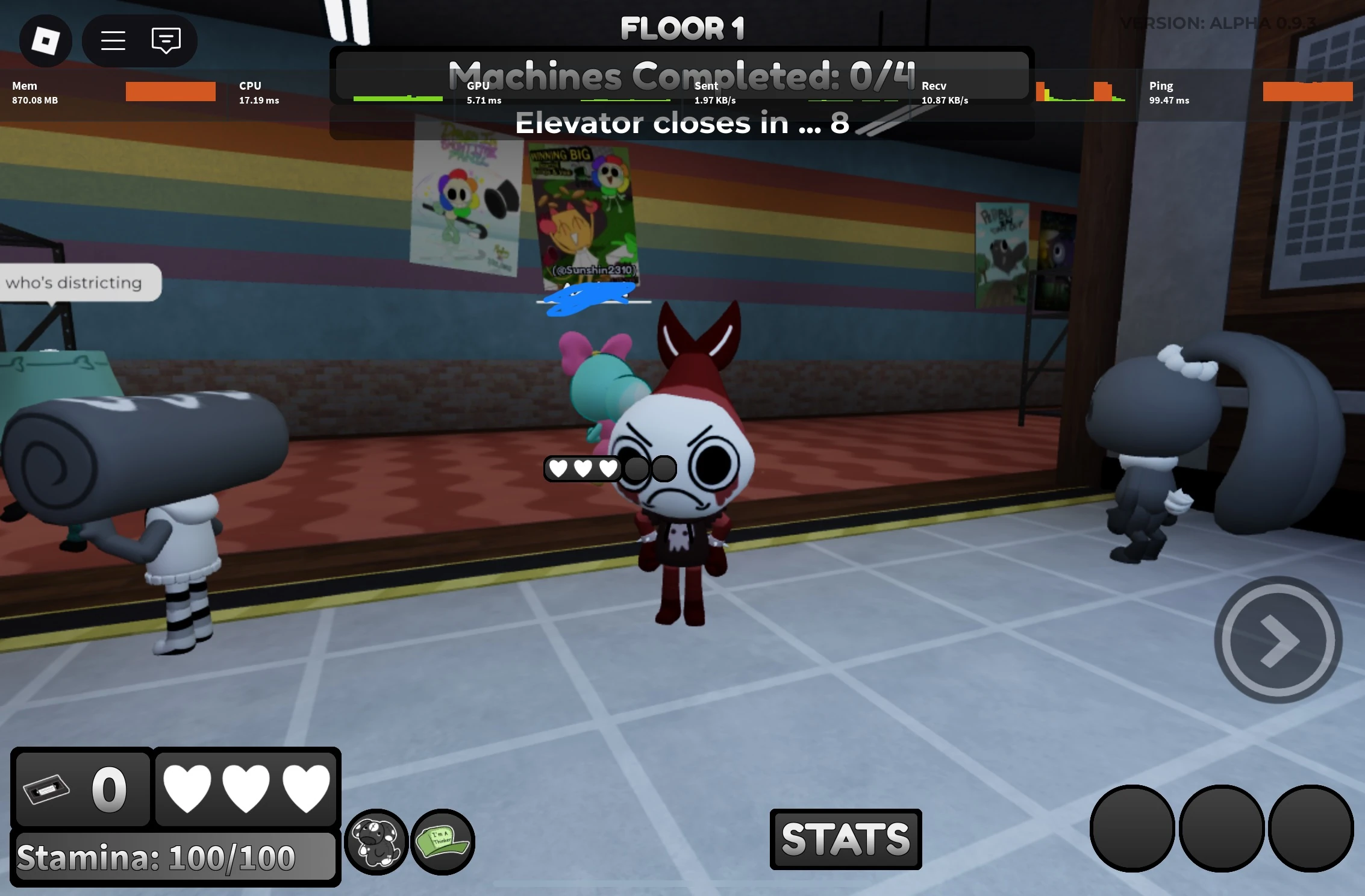Screen dimensions: 1365x896
Task: Click the first heart in health display
Action: pyautogui.click(x=187, y=790)
